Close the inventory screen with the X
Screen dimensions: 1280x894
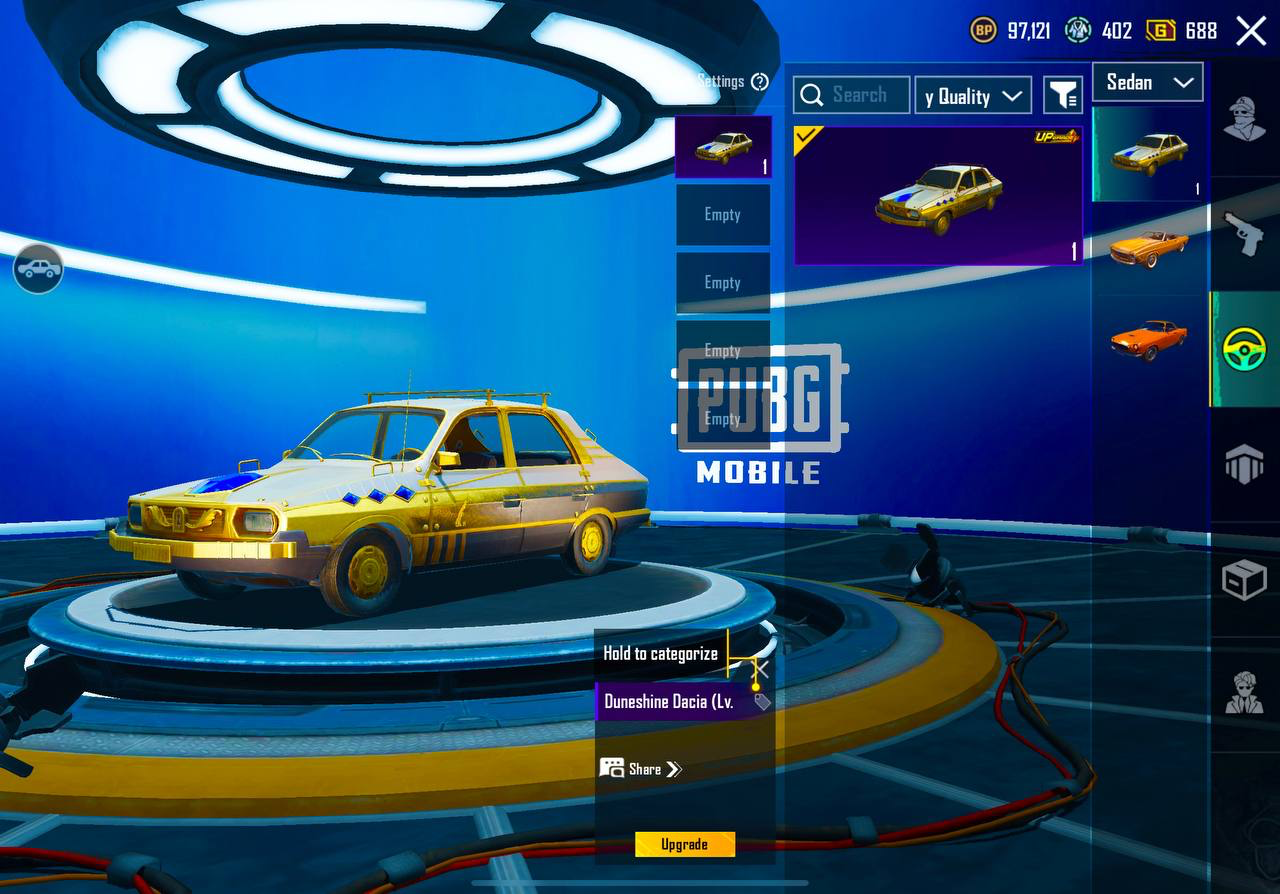coord(1251,31)
